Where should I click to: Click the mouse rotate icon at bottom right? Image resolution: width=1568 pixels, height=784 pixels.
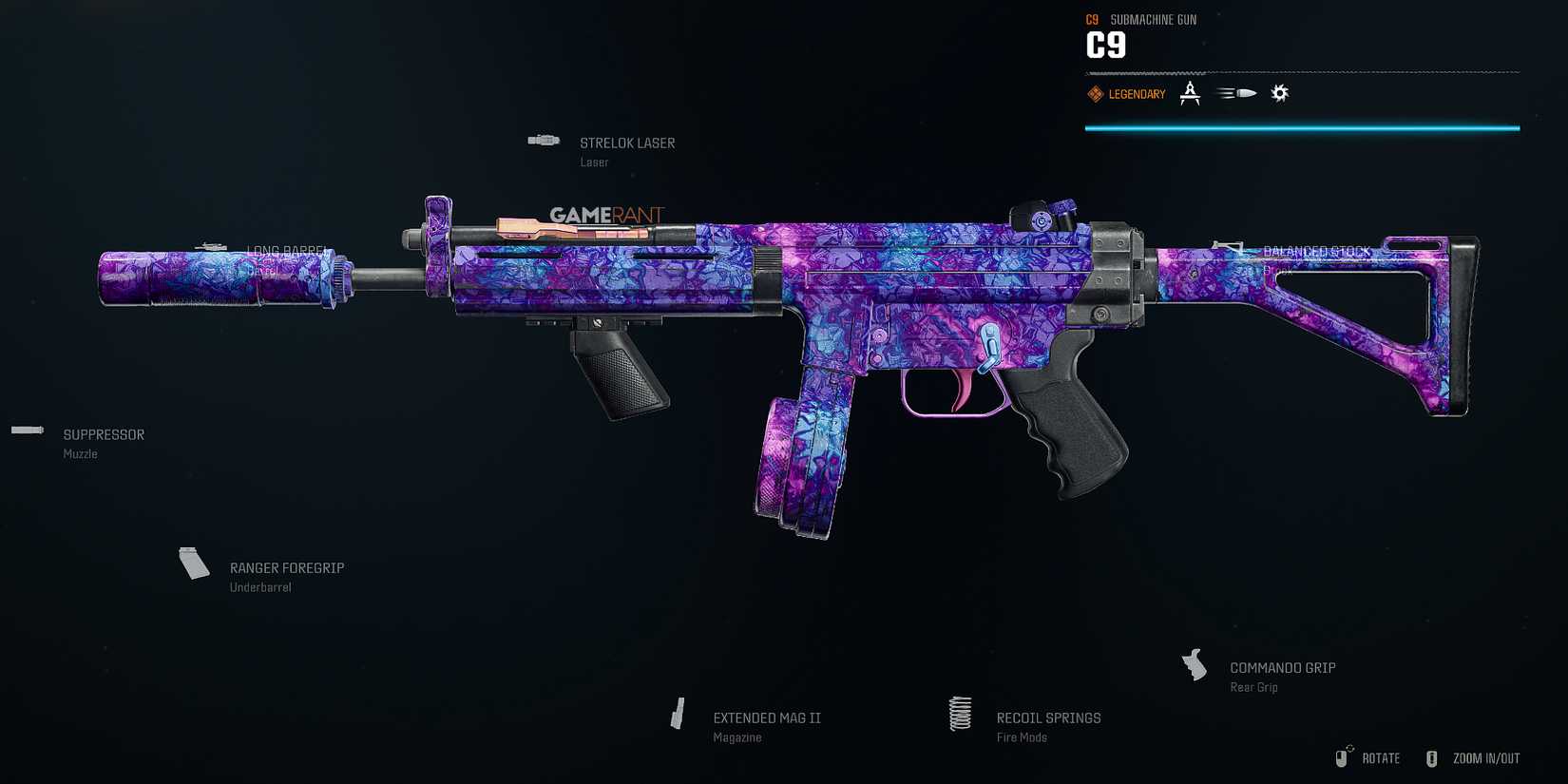pos(1345,755)
